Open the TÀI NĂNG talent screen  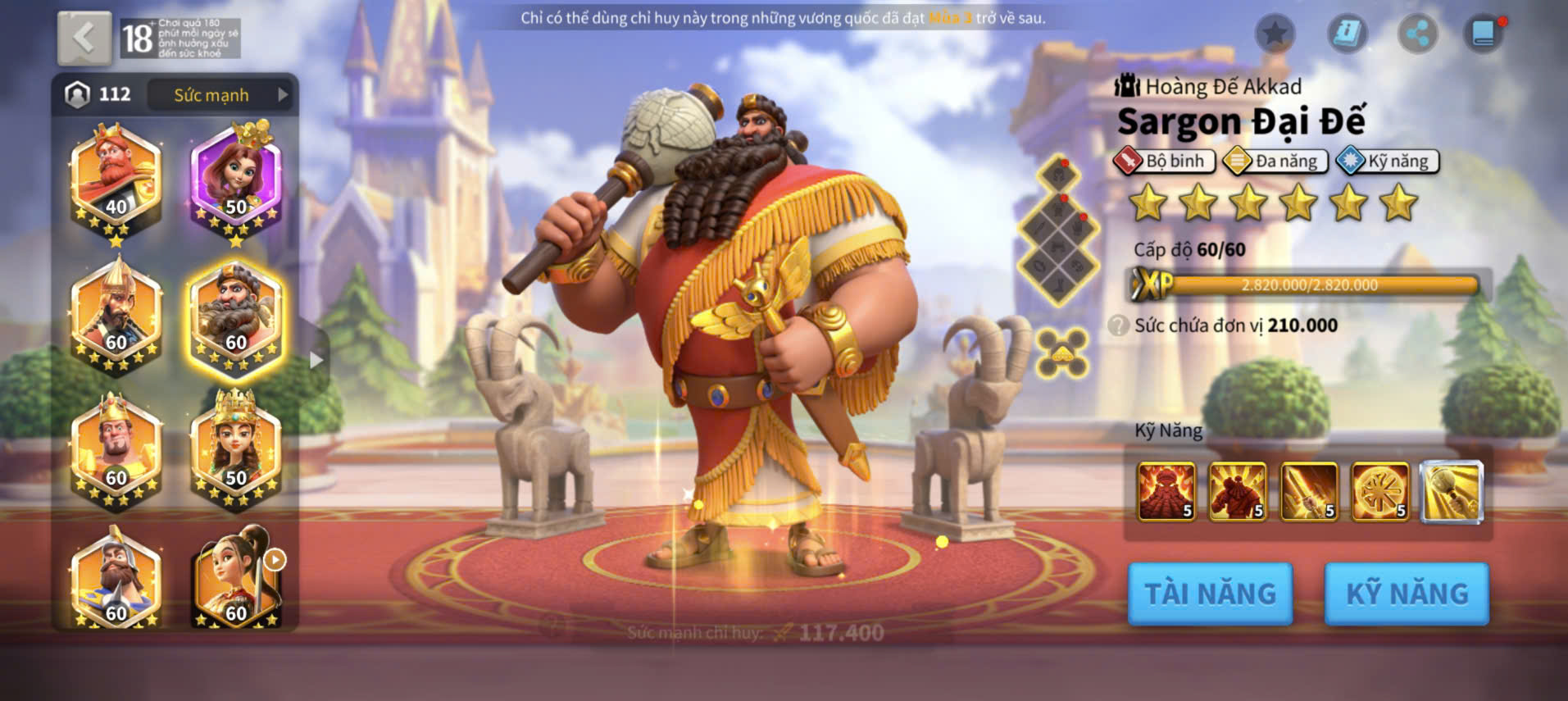(1210, 594)
